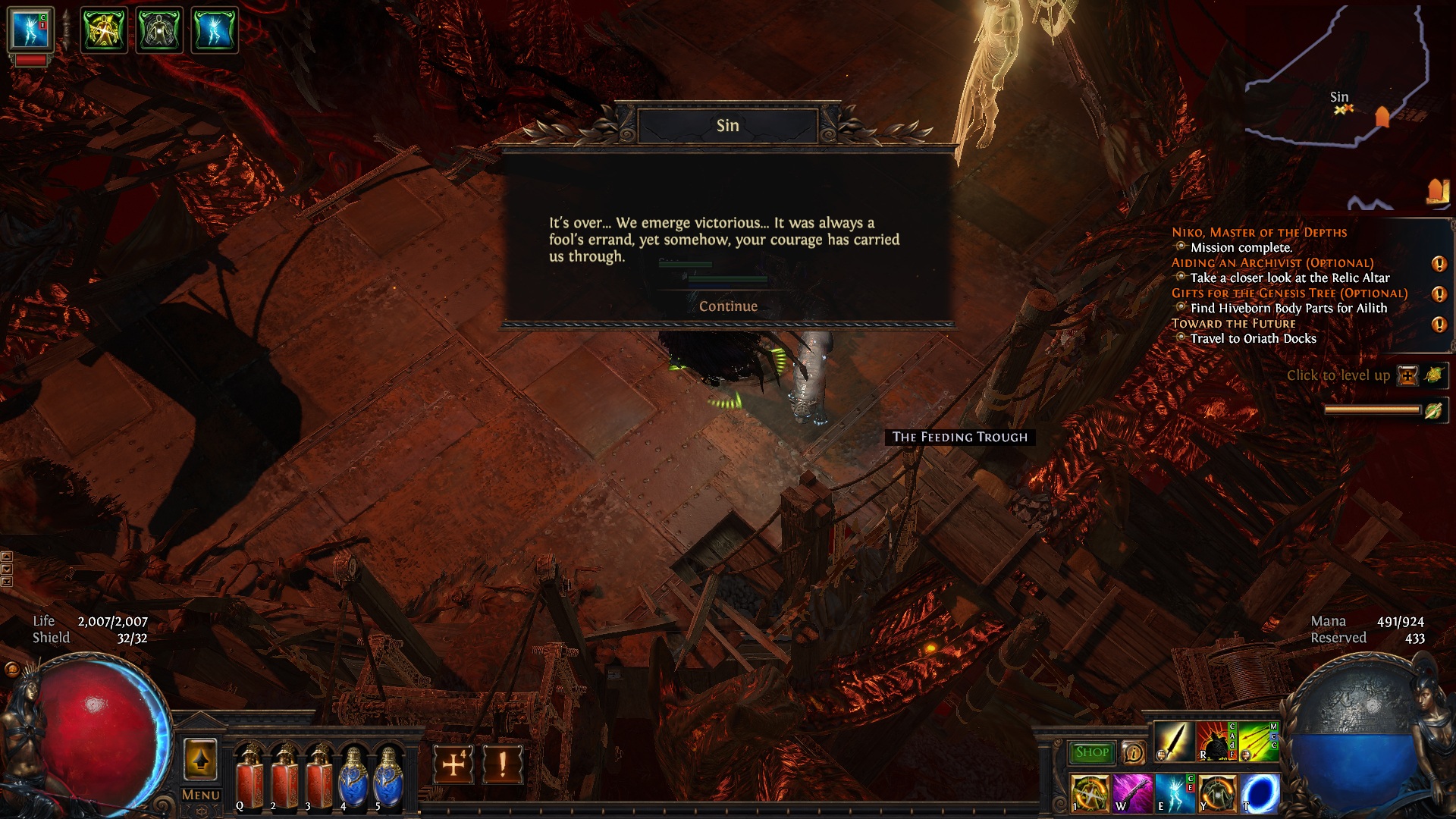Click the 'Click to level up' text
Screen dimensions: 1456x819
pos(1338,375)
